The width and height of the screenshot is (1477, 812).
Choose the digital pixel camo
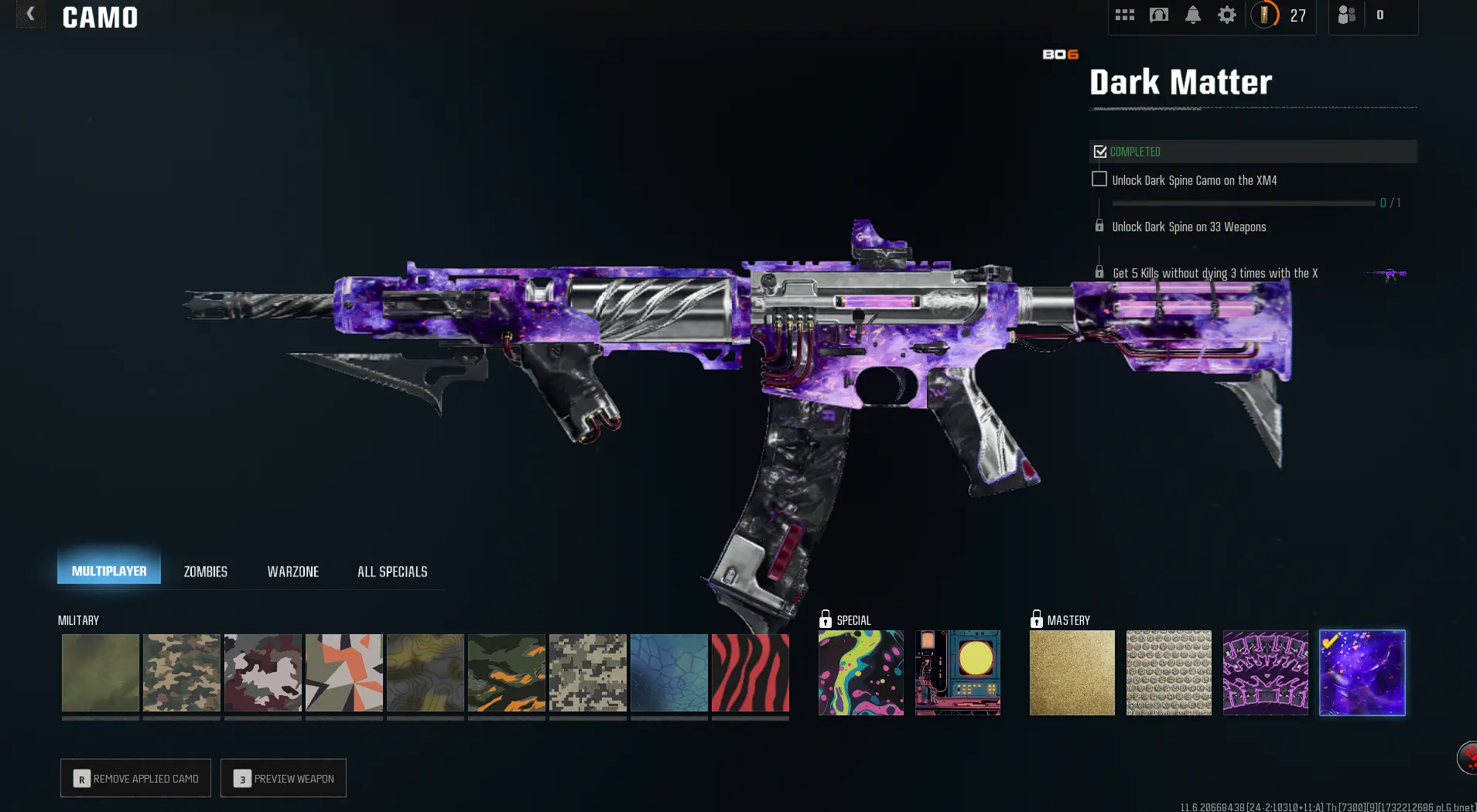pos(588,673)
